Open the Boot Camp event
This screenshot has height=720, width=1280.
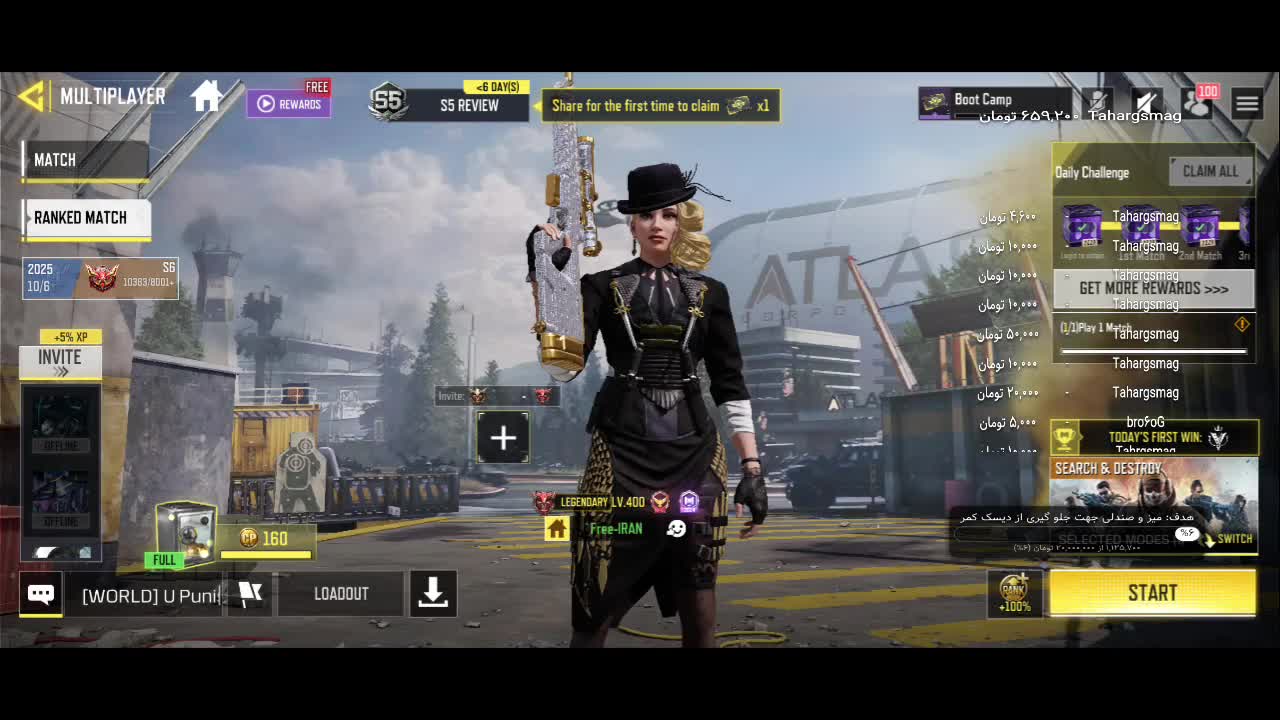tap(990, 101)
